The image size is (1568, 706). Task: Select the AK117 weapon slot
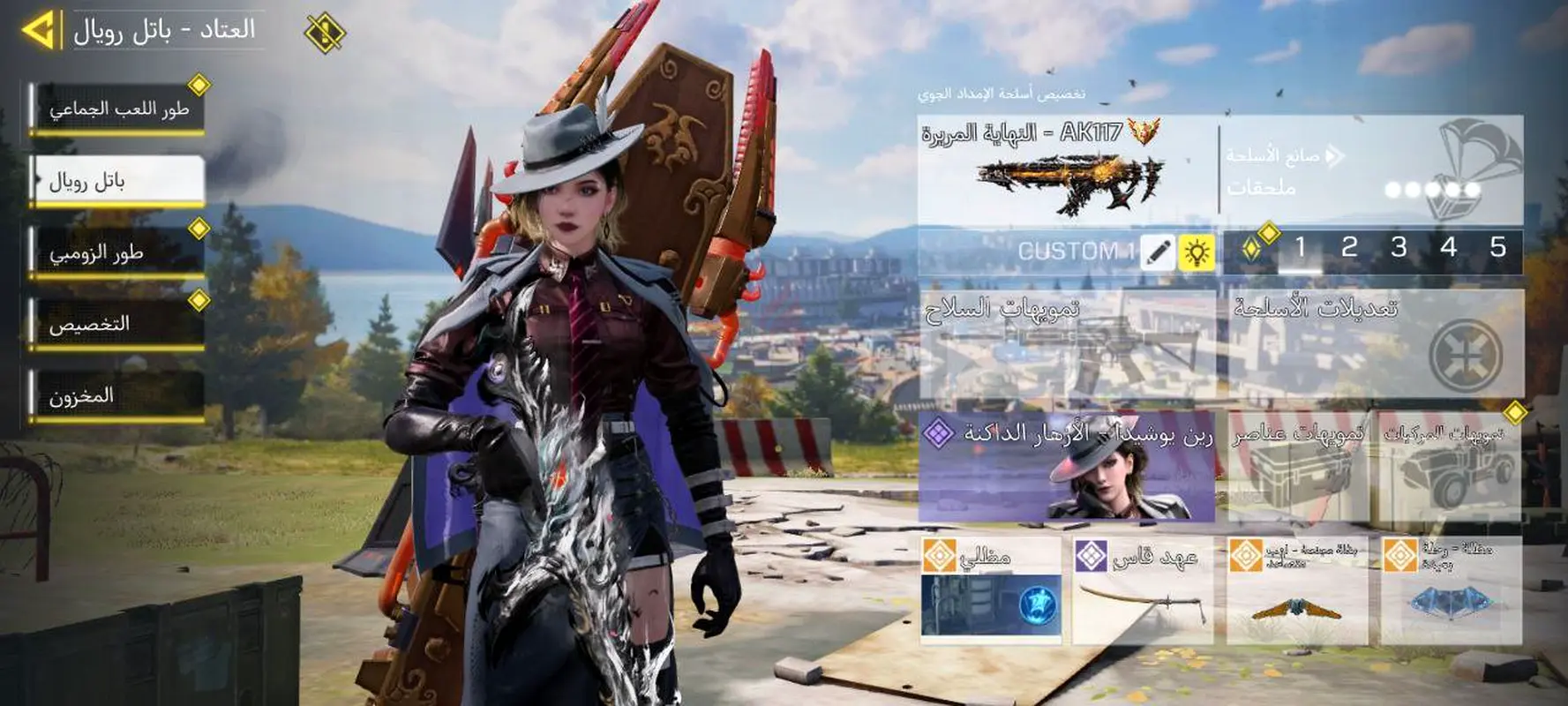pyautogui.click(x=1066, y=169)
